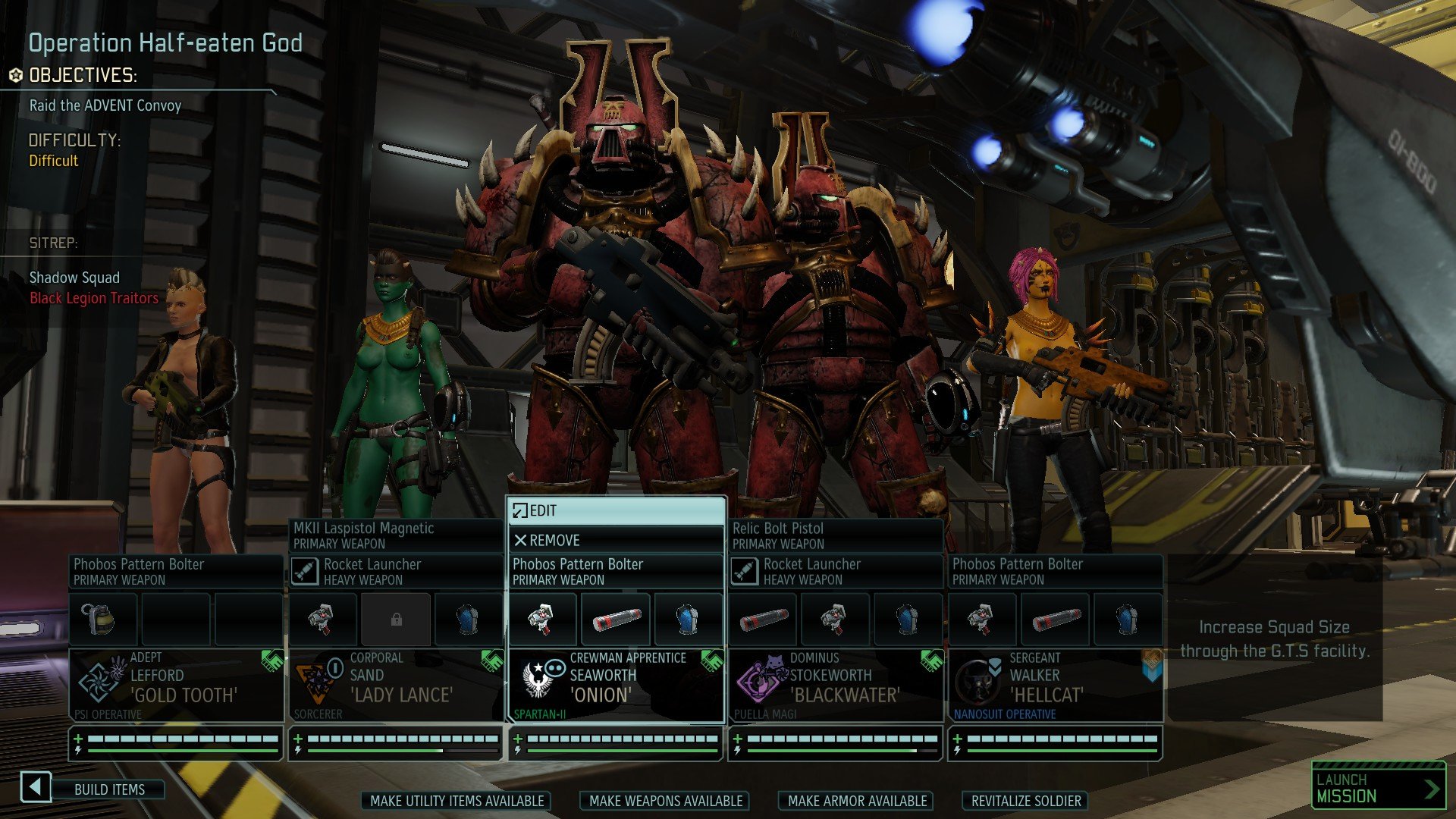Screen dimensions: 1456x819
Task: Expand Stokeworth's Relic Bolt Pistol slot
Action: click(834, 536)
